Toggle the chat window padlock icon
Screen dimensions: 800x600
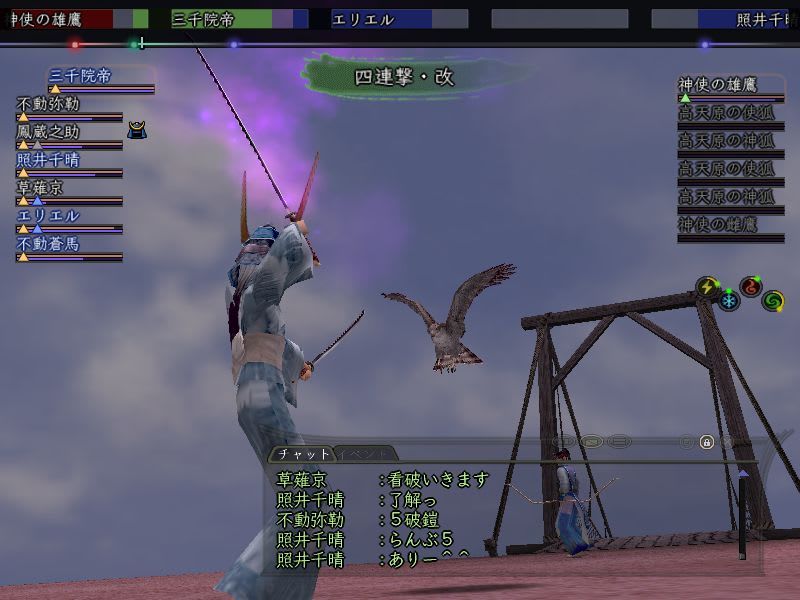pyautogui.click(x=707, y=441)
